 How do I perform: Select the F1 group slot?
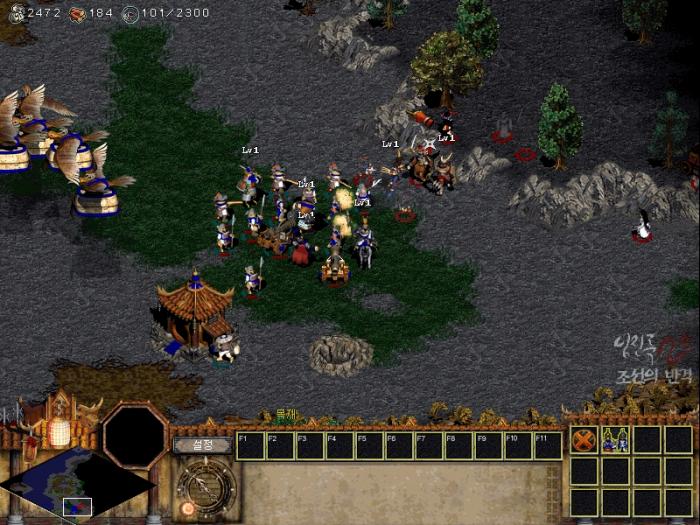pos(251,446)
